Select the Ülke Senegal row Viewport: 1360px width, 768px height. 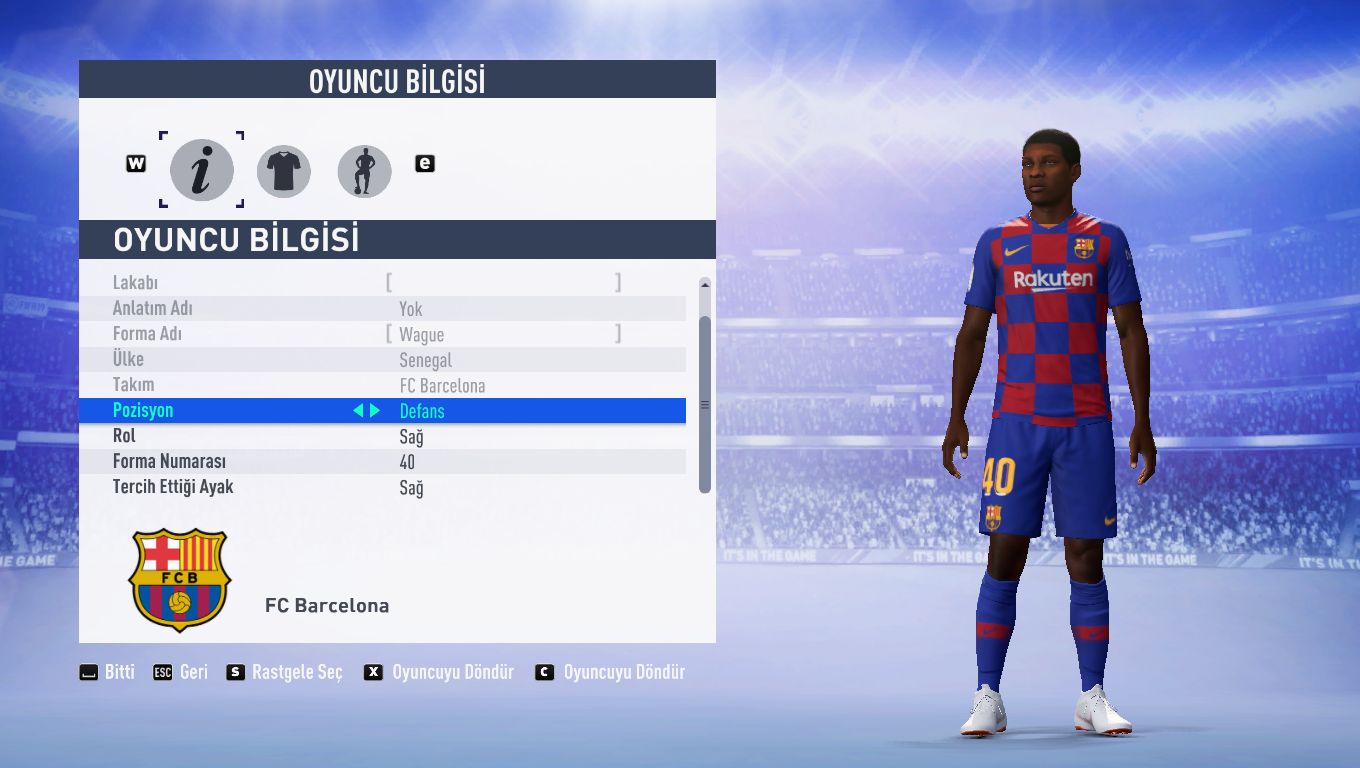398,360
